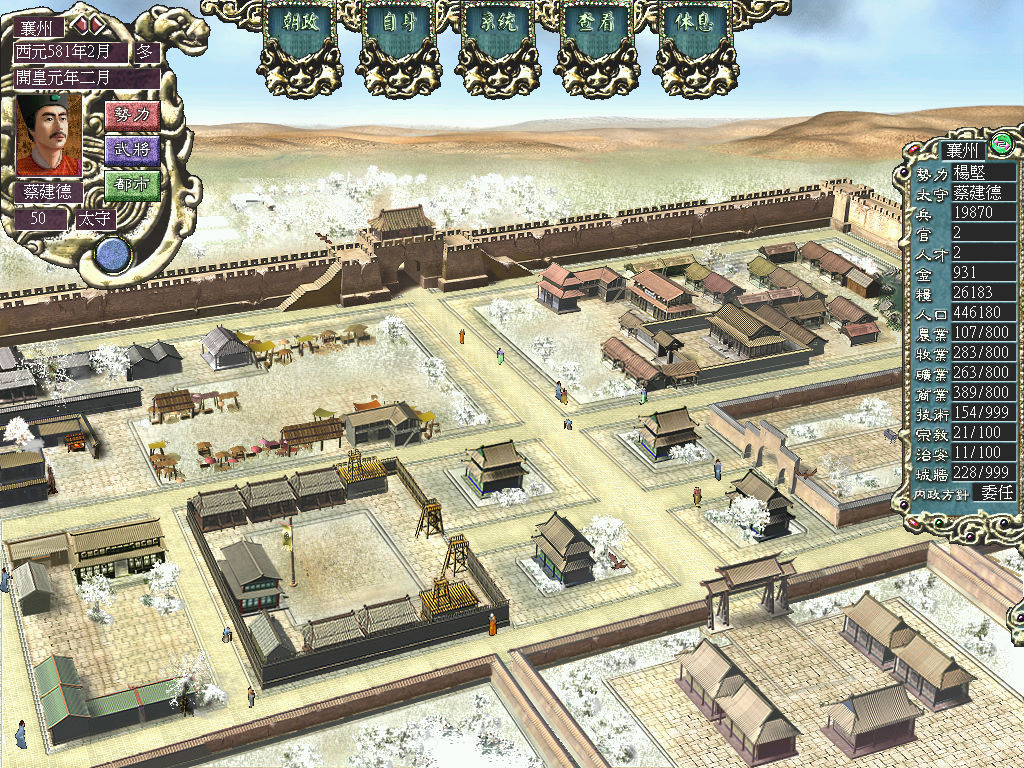The image size is (1024, 768).
Task: Click the red diamond arrows beside 襄州
Action: click(x=88, y=25)
